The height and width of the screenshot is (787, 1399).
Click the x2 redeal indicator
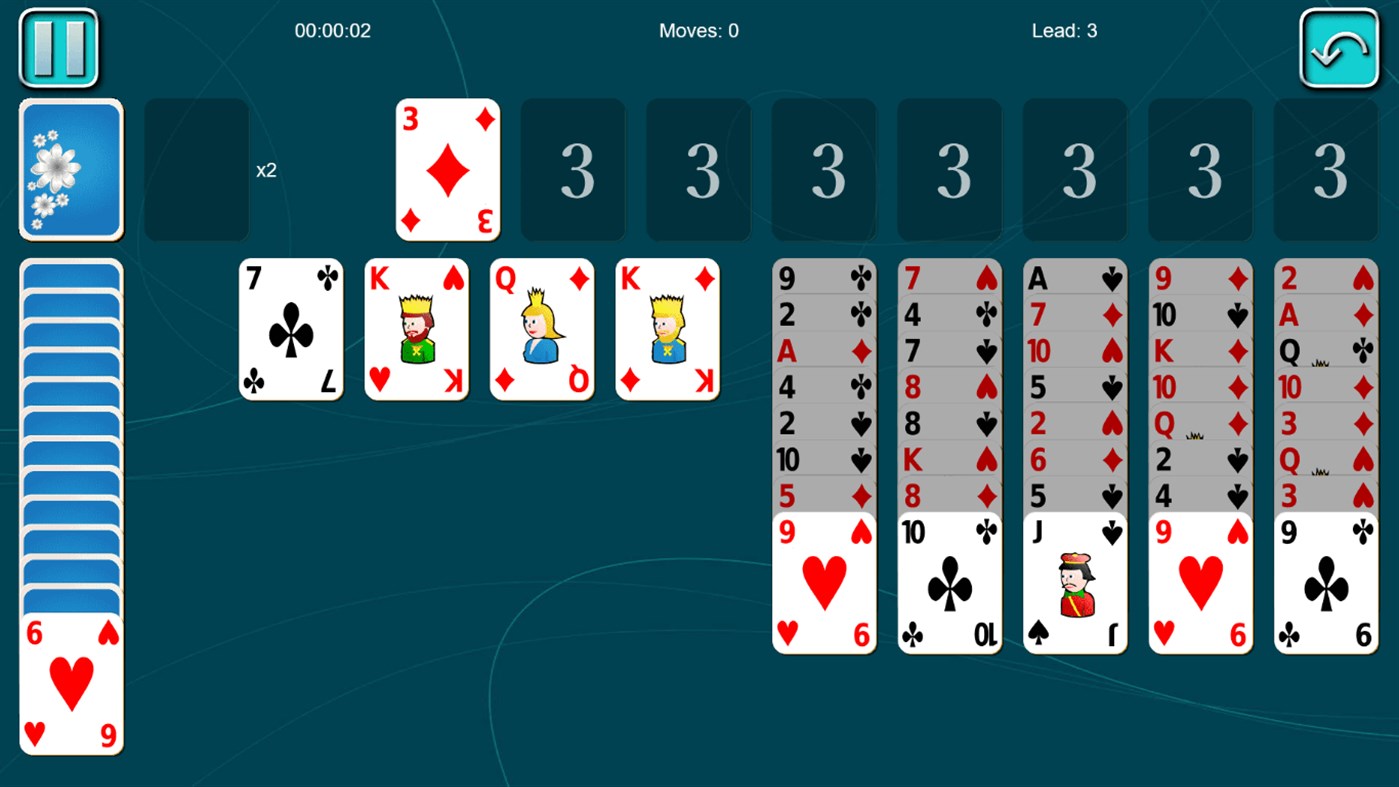[268, 170]
